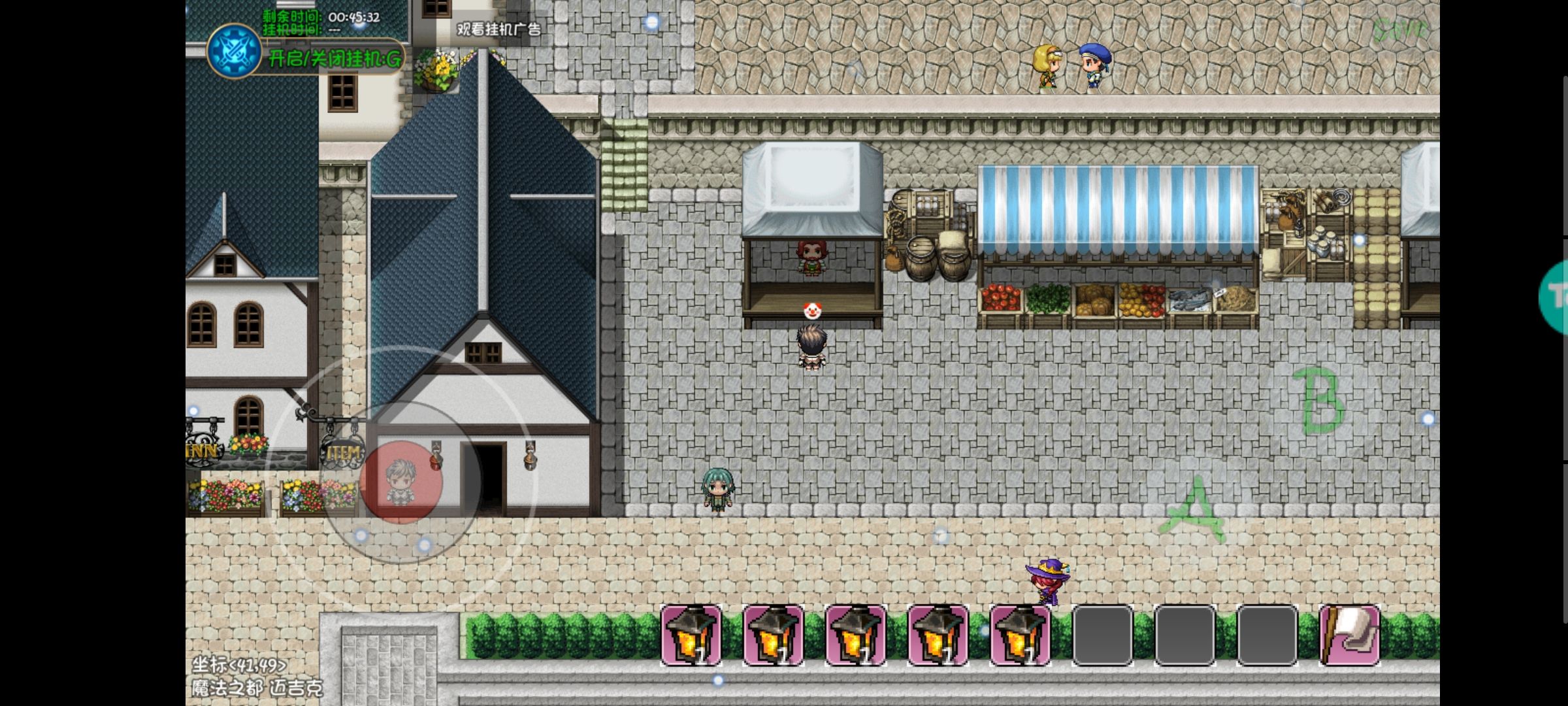This screenshot has height=706, width=1568.
Task: Tap the 开启/关闭挂机 label
Action: 335,59
